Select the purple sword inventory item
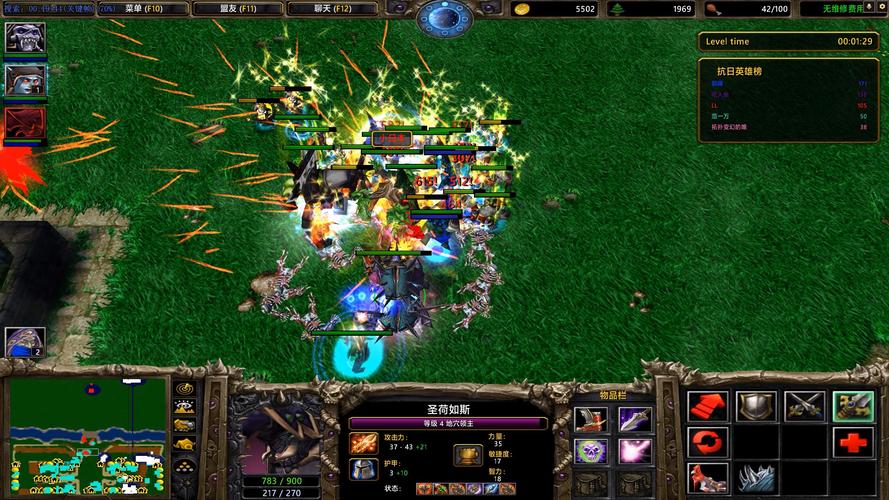 (x=634, y=420)
